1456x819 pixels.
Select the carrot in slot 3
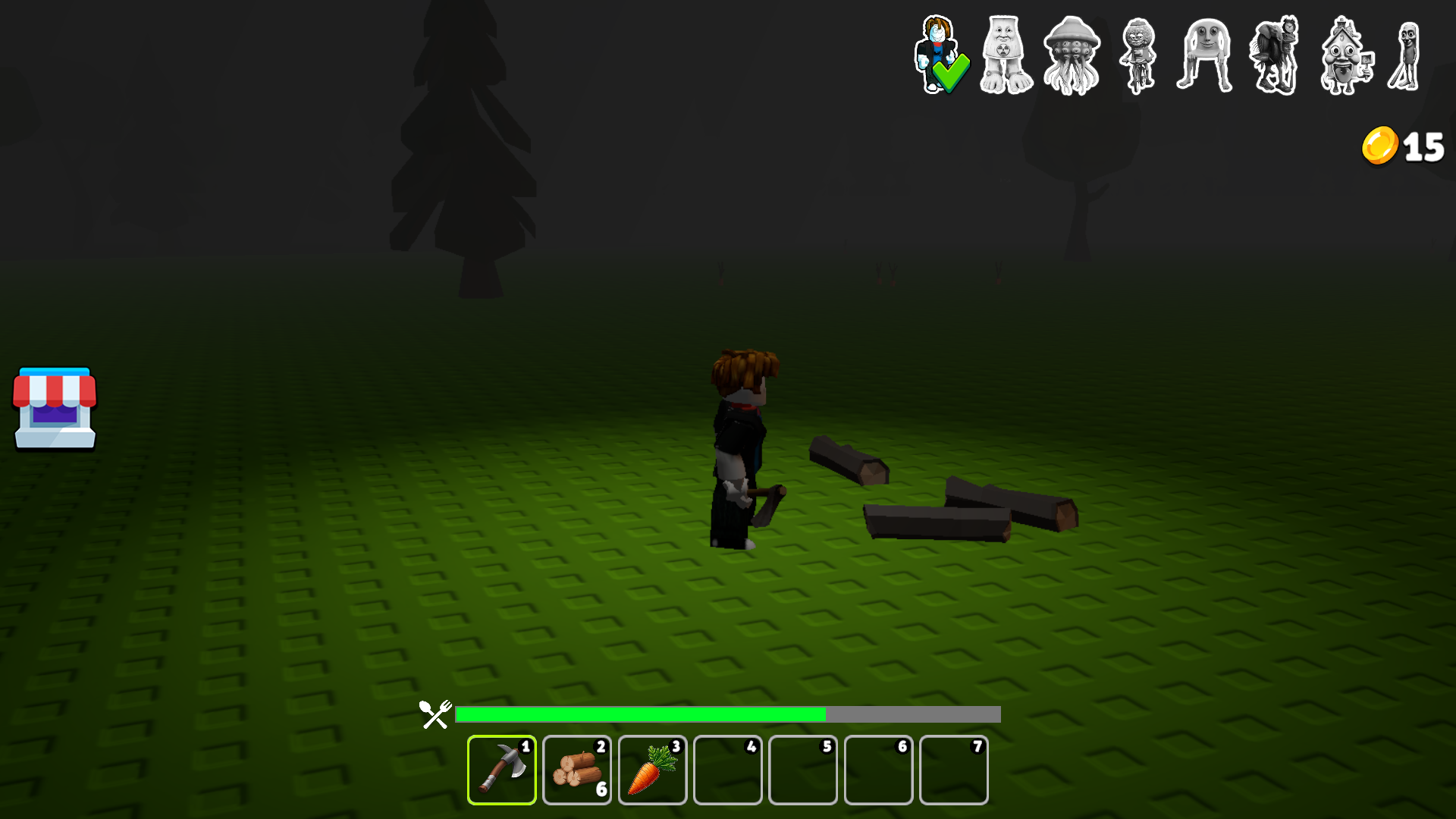coord(651,770)
